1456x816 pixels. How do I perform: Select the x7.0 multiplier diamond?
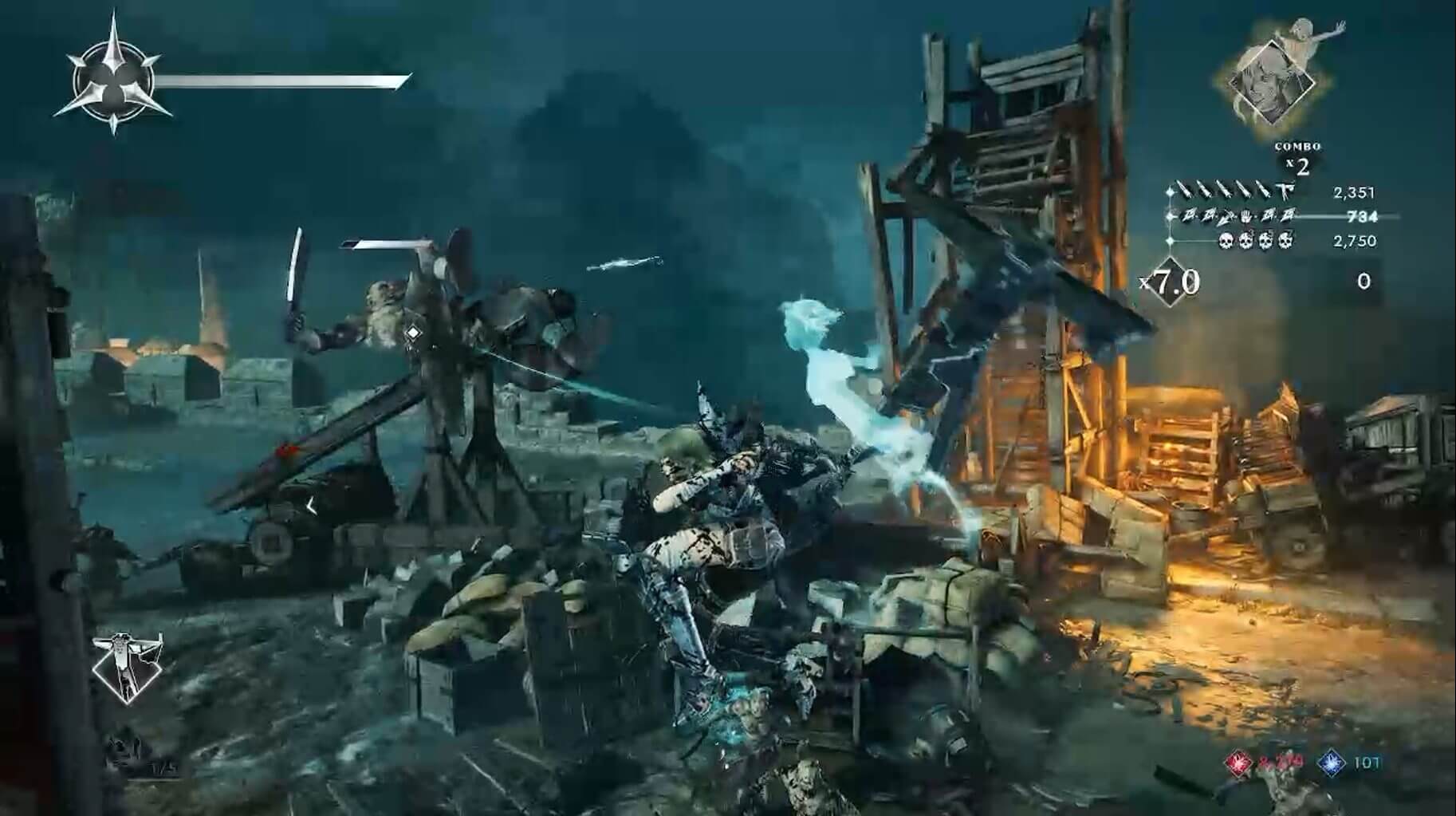1172,282
